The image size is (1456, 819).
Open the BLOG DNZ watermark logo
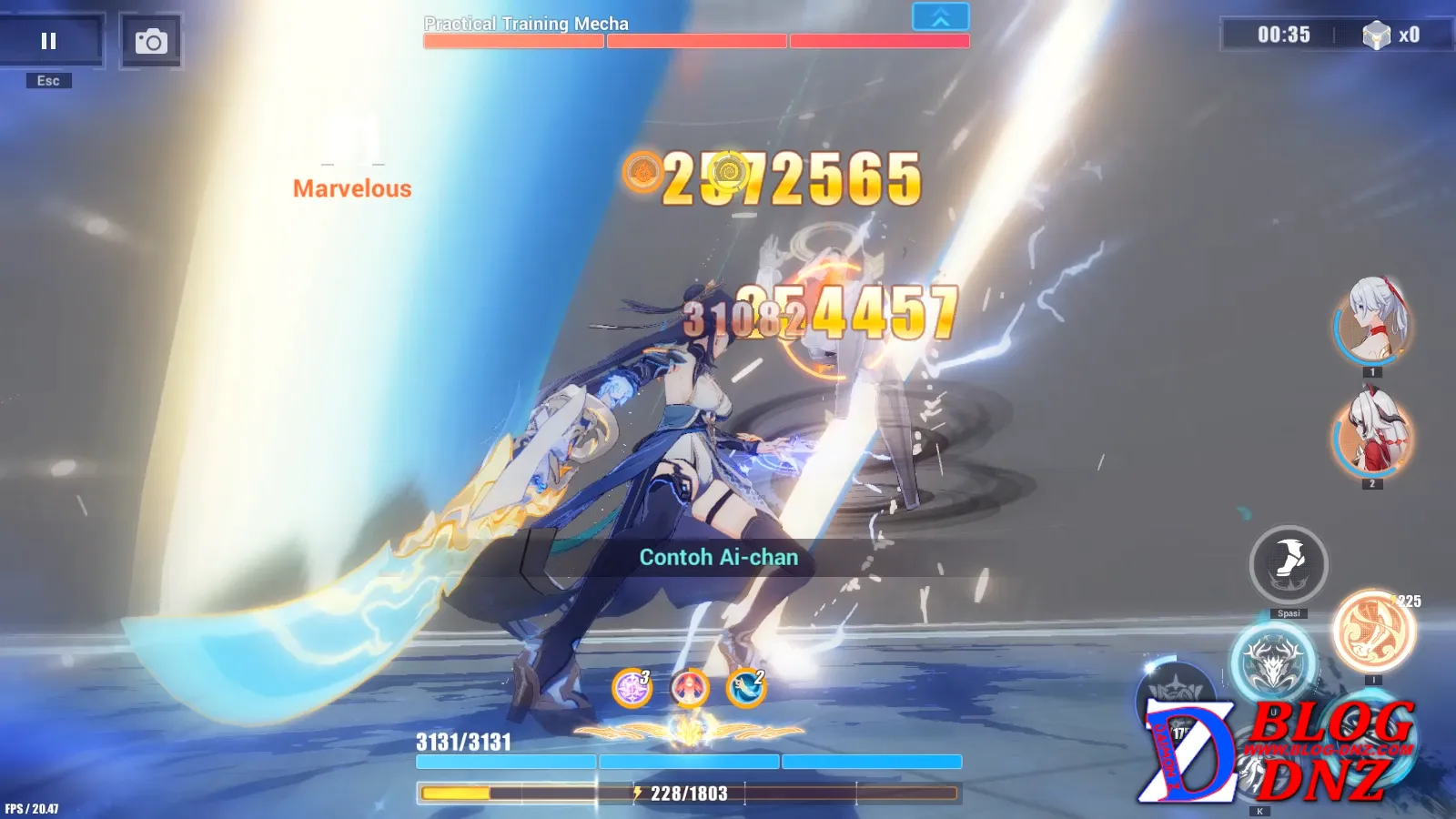1279,751
